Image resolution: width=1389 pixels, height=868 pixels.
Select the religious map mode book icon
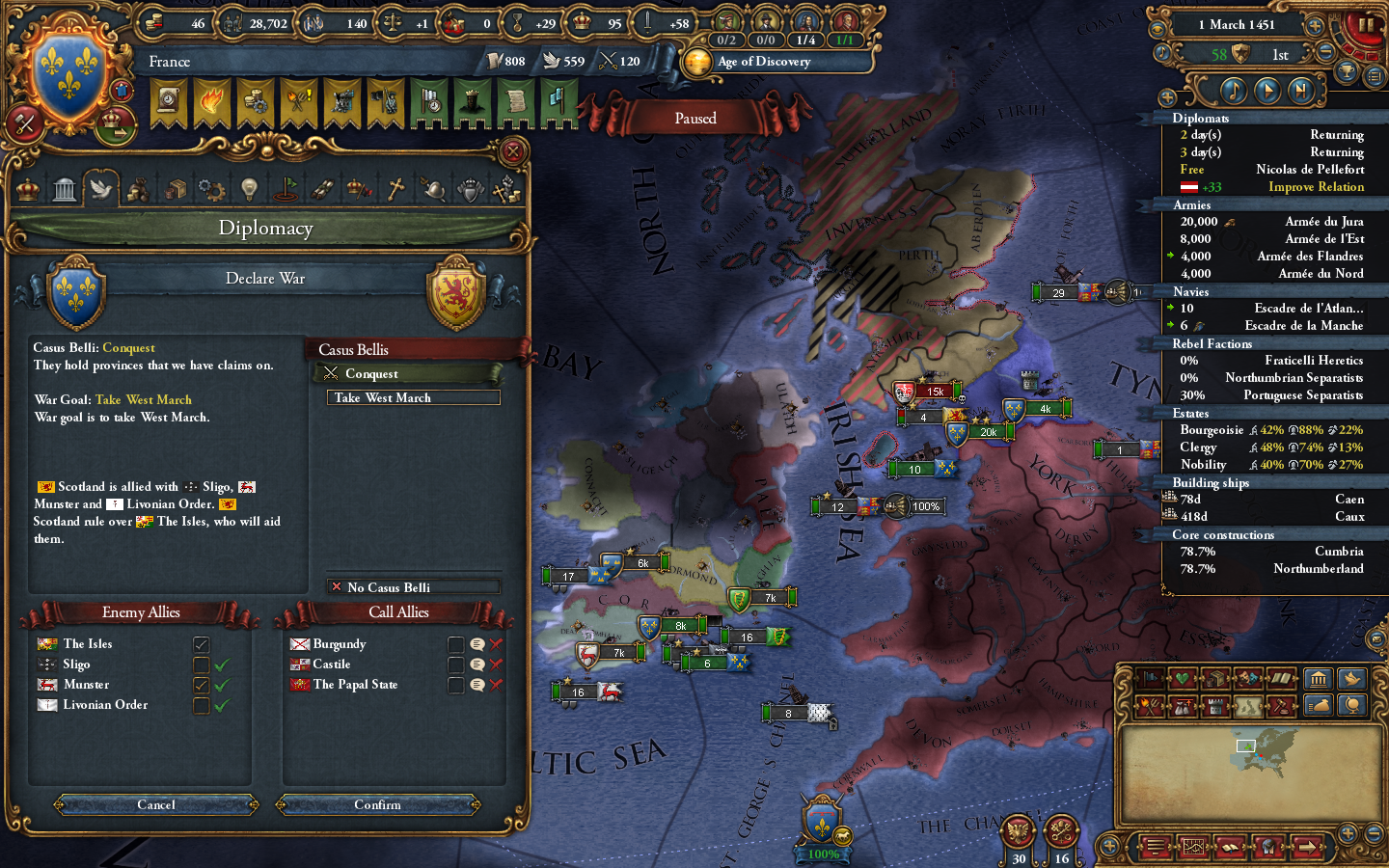tap(1281, 678)
